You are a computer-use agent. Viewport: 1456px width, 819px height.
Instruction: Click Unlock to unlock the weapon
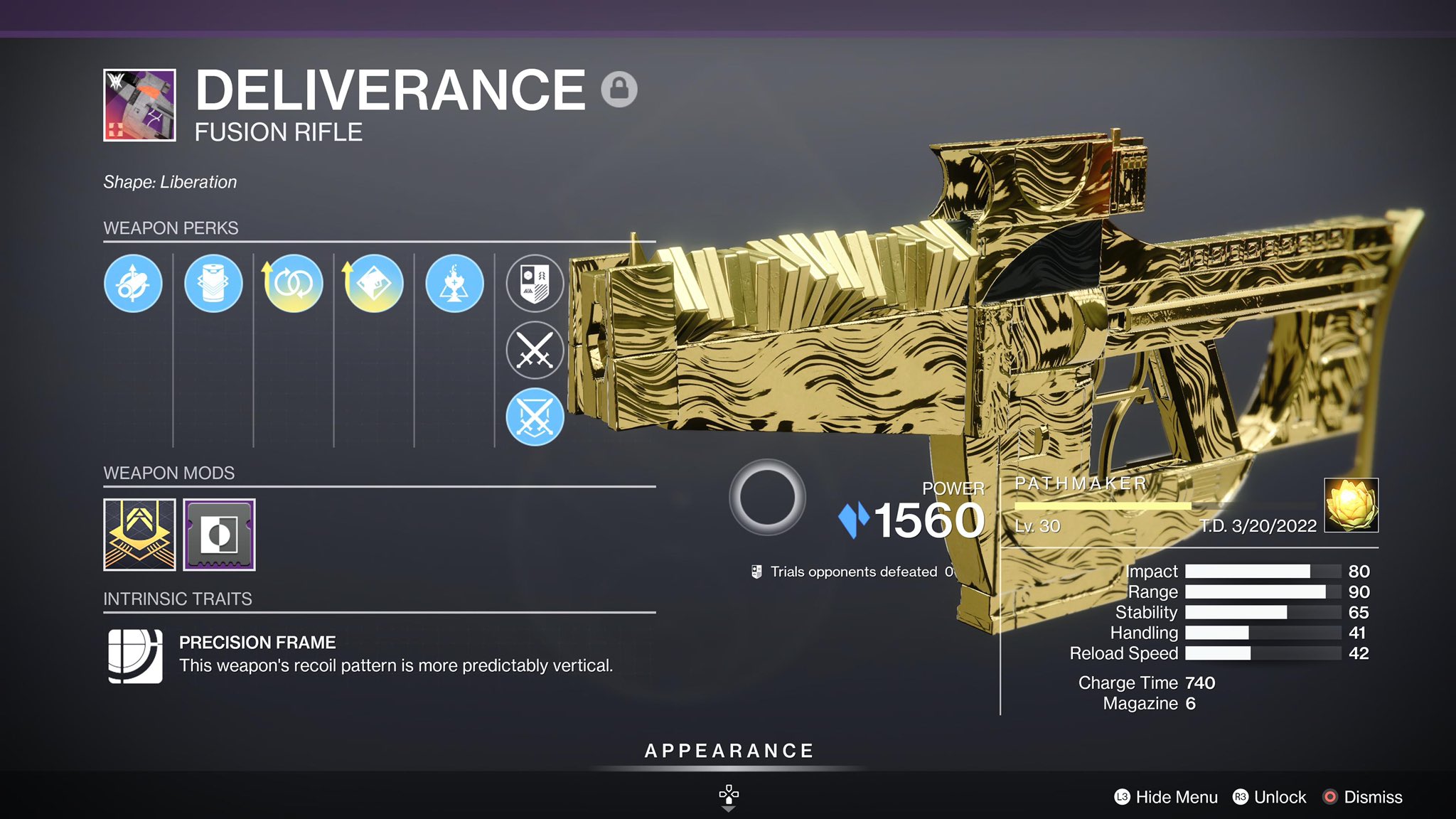coord(1276,797)
